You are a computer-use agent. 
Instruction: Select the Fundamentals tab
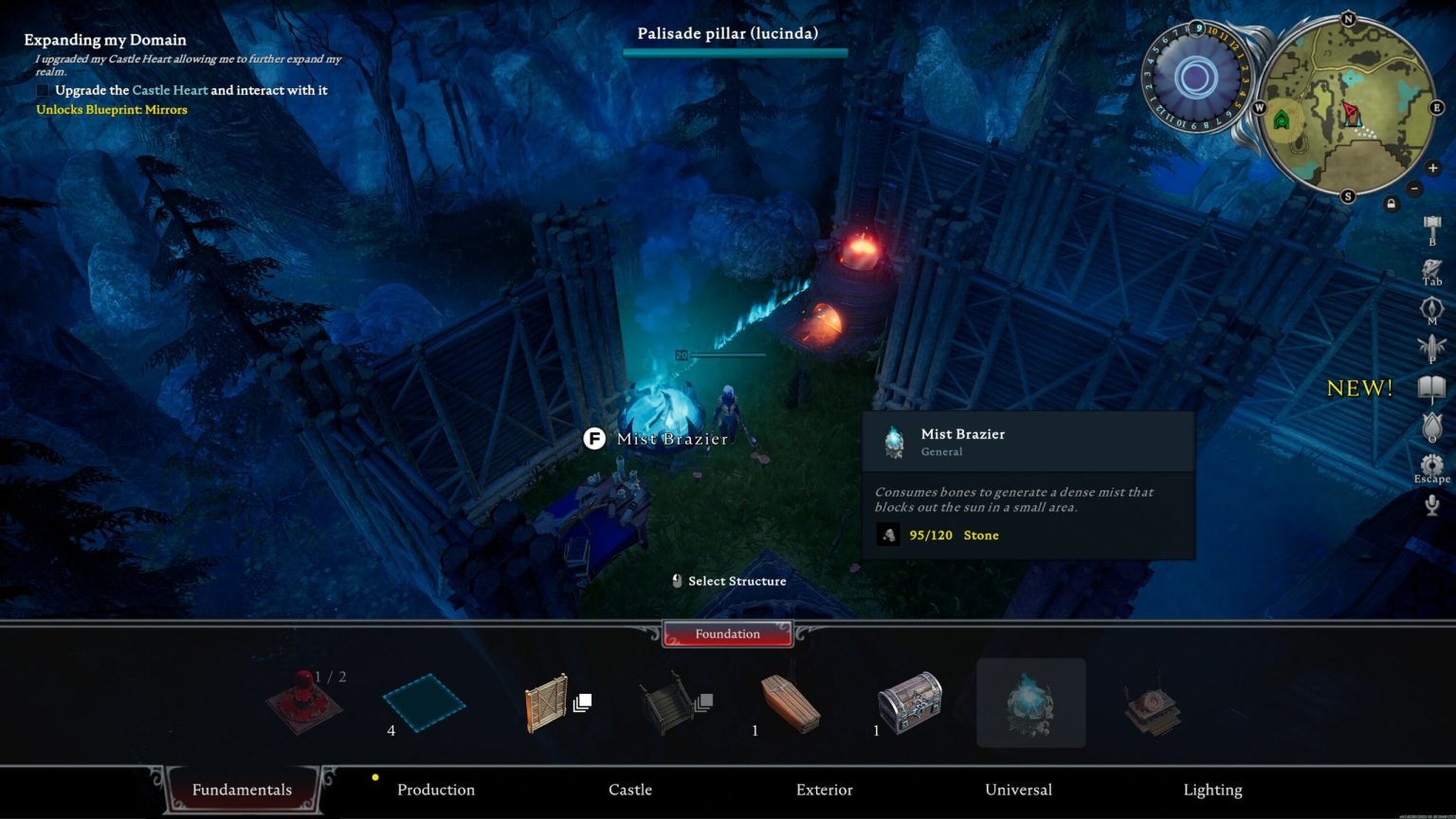coord(242,789)
